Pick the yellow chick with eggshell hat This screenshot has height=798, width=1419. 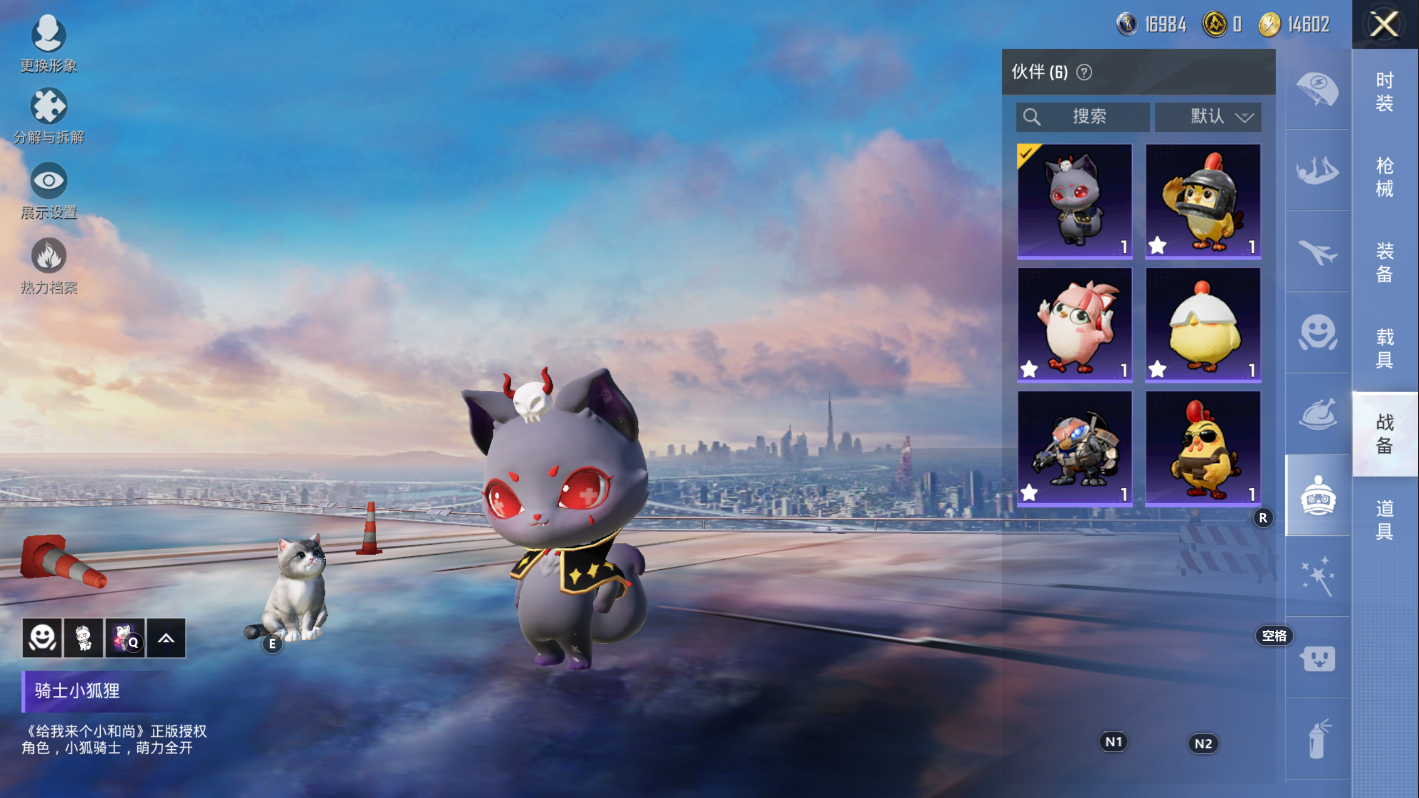coord(1203,324)
